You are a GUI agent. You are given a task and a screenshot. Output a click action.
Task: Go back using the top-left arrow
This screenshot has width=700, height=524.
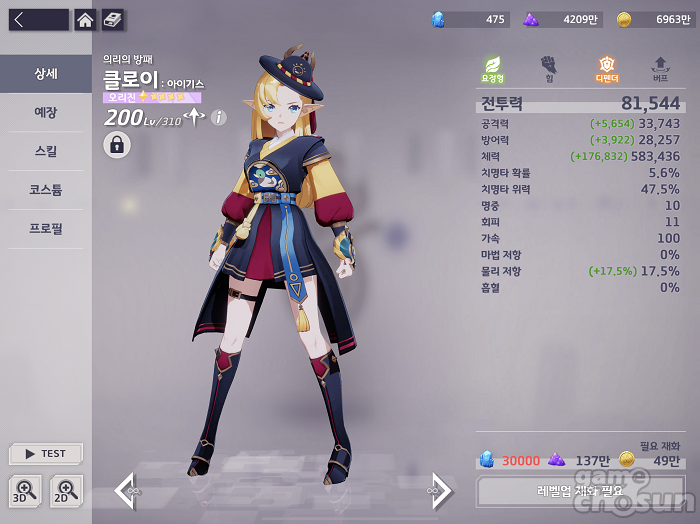[20, 20]
